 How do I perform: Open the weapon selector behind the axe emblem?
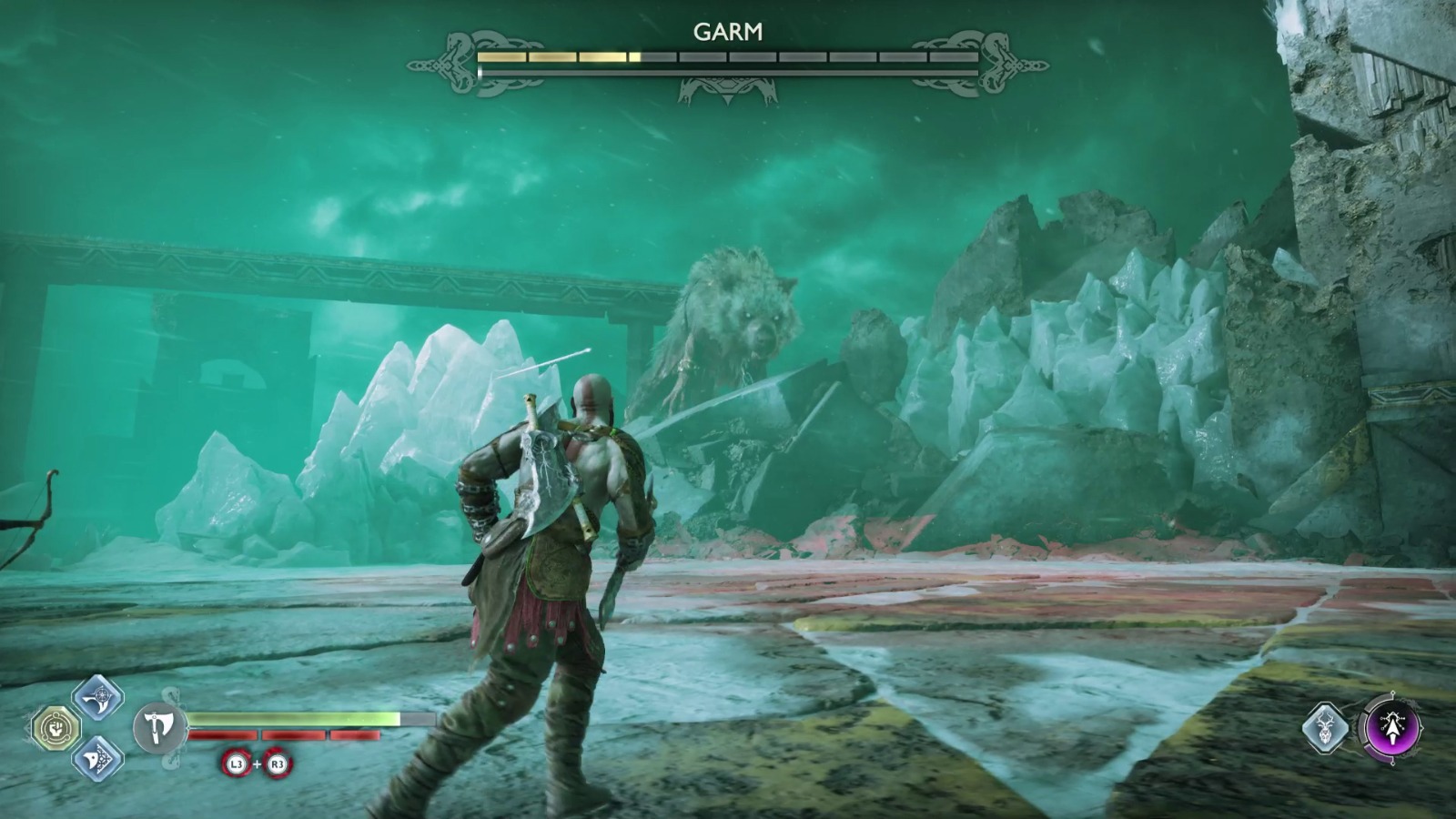point(162,728)
